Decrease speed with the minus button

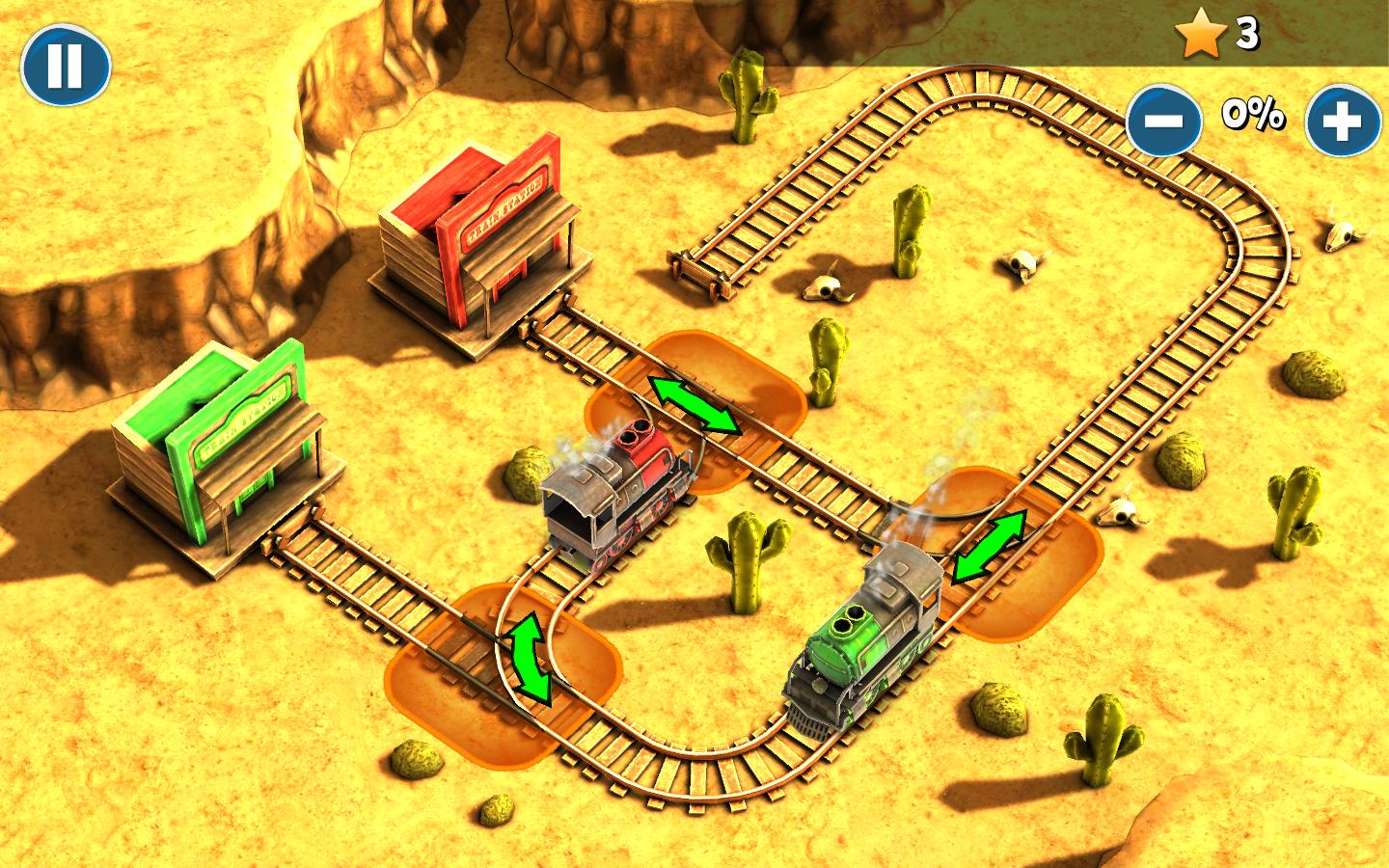[1165, 122]
